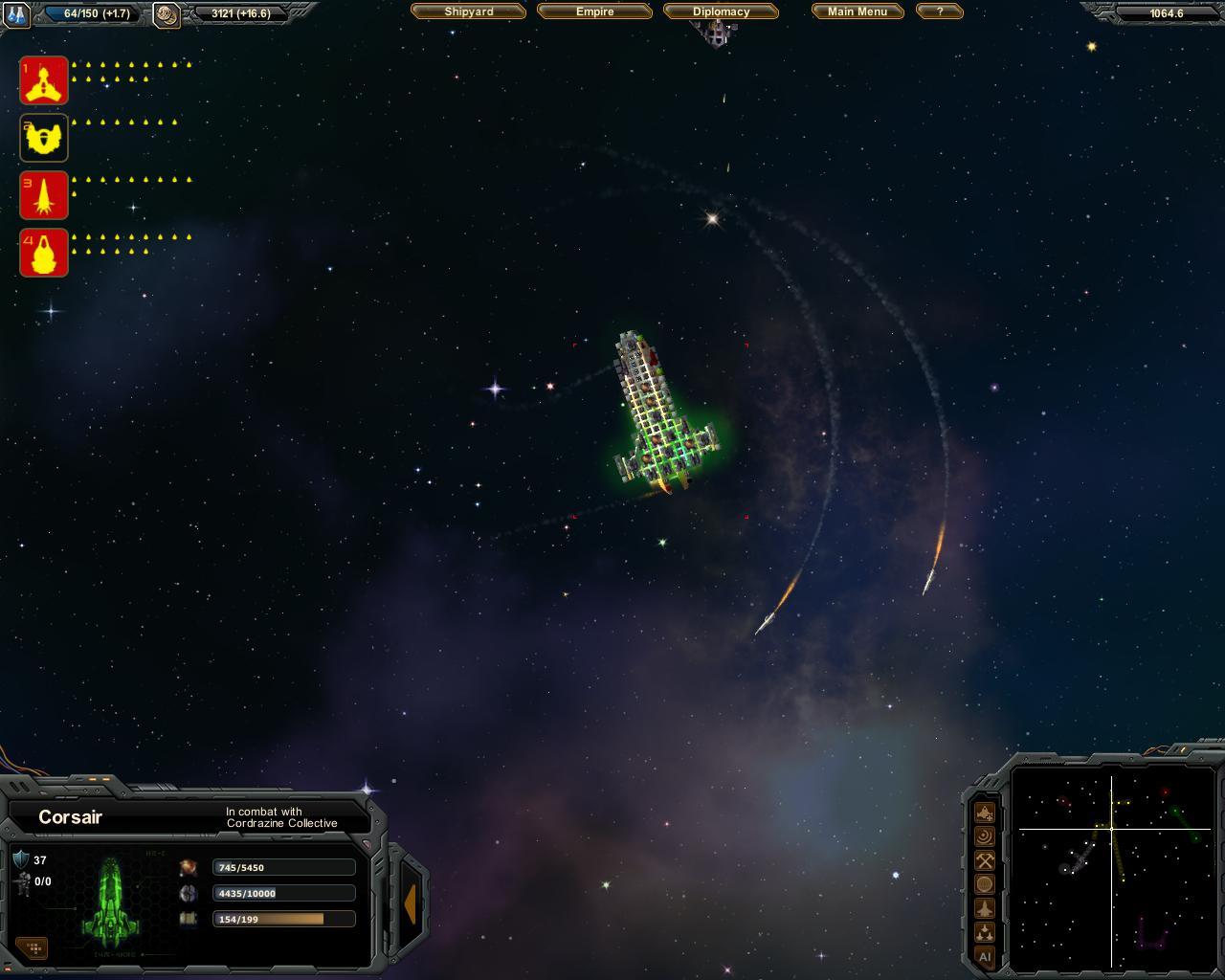Open the Shipyard menu
The height and width of the screenshot is (980, 1225).
click(x=469, y=11)
